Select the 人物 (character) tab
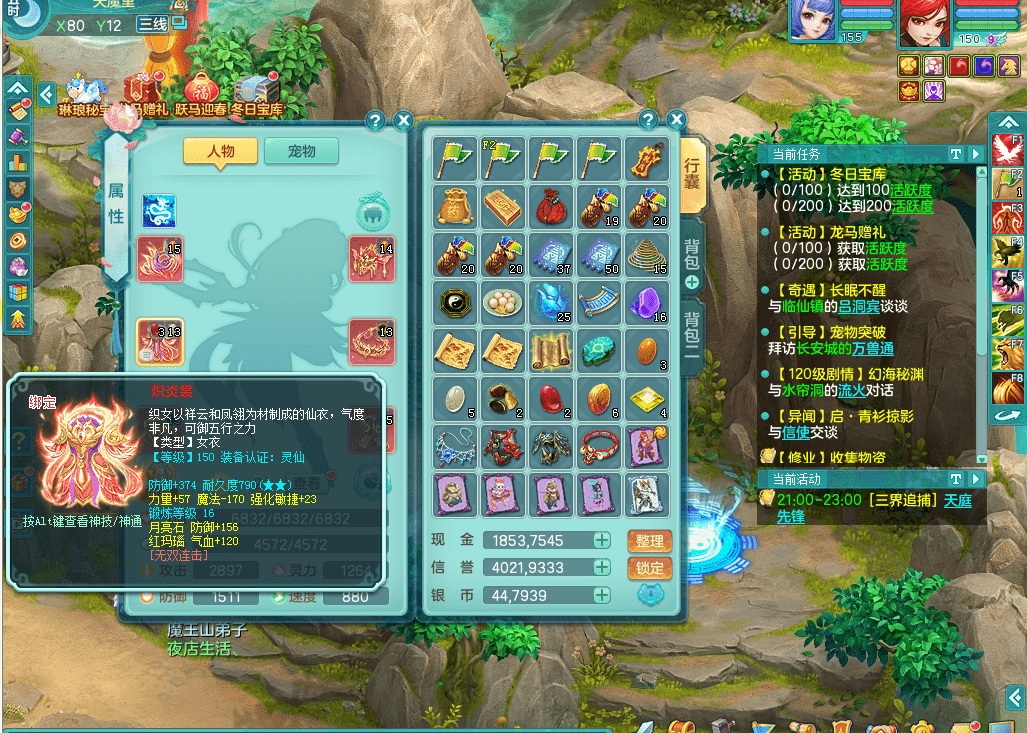 [220, 151]
